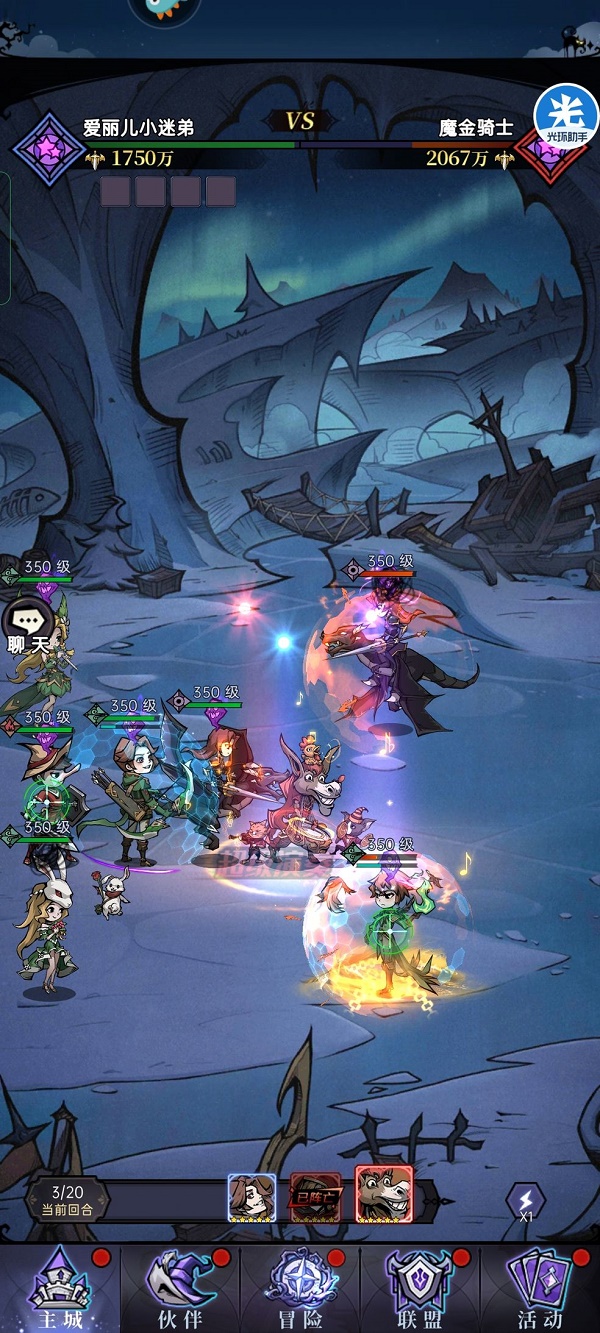The image size is (600, 1333).
Task: Go to the 冒险 adventure tab
Action: (300, 1289)
